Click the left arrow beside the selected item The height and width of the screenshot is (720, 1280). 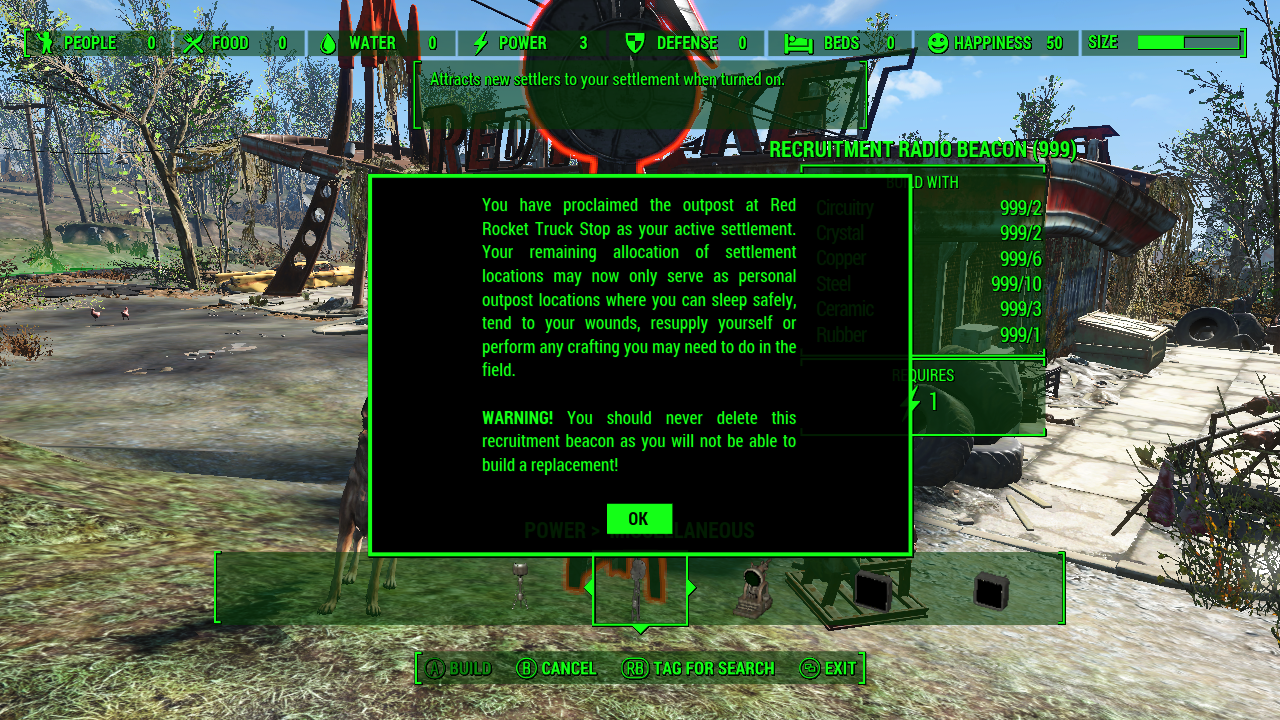click(x=589, y=588)
